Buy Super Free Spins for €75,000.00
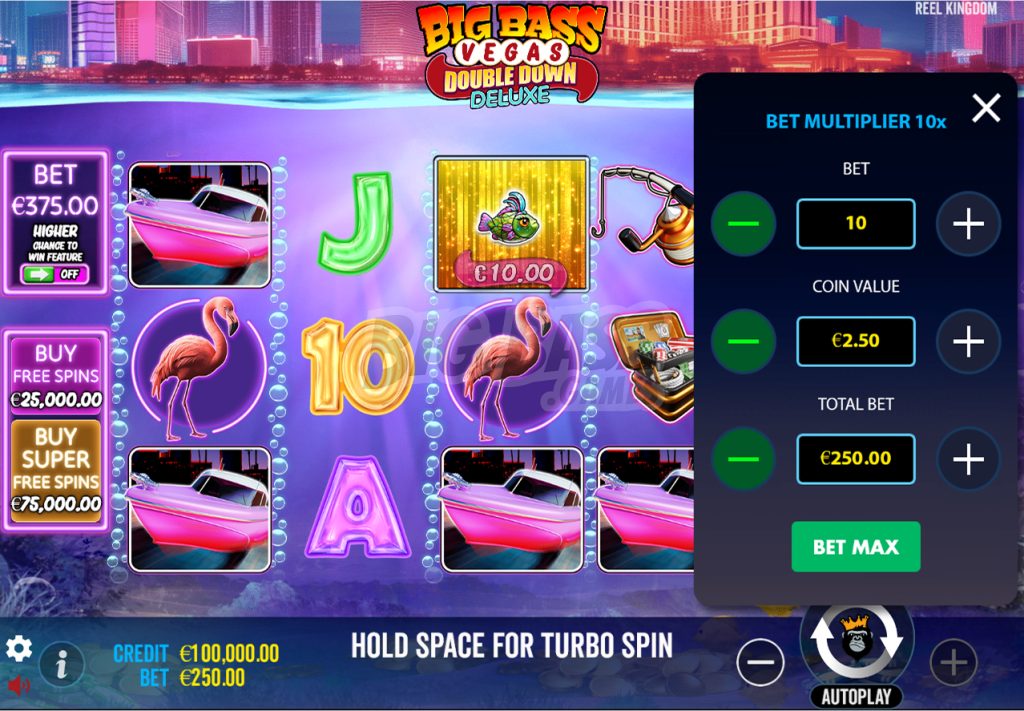This screenshot has width=1024, height=711. [x=56, y=470]
